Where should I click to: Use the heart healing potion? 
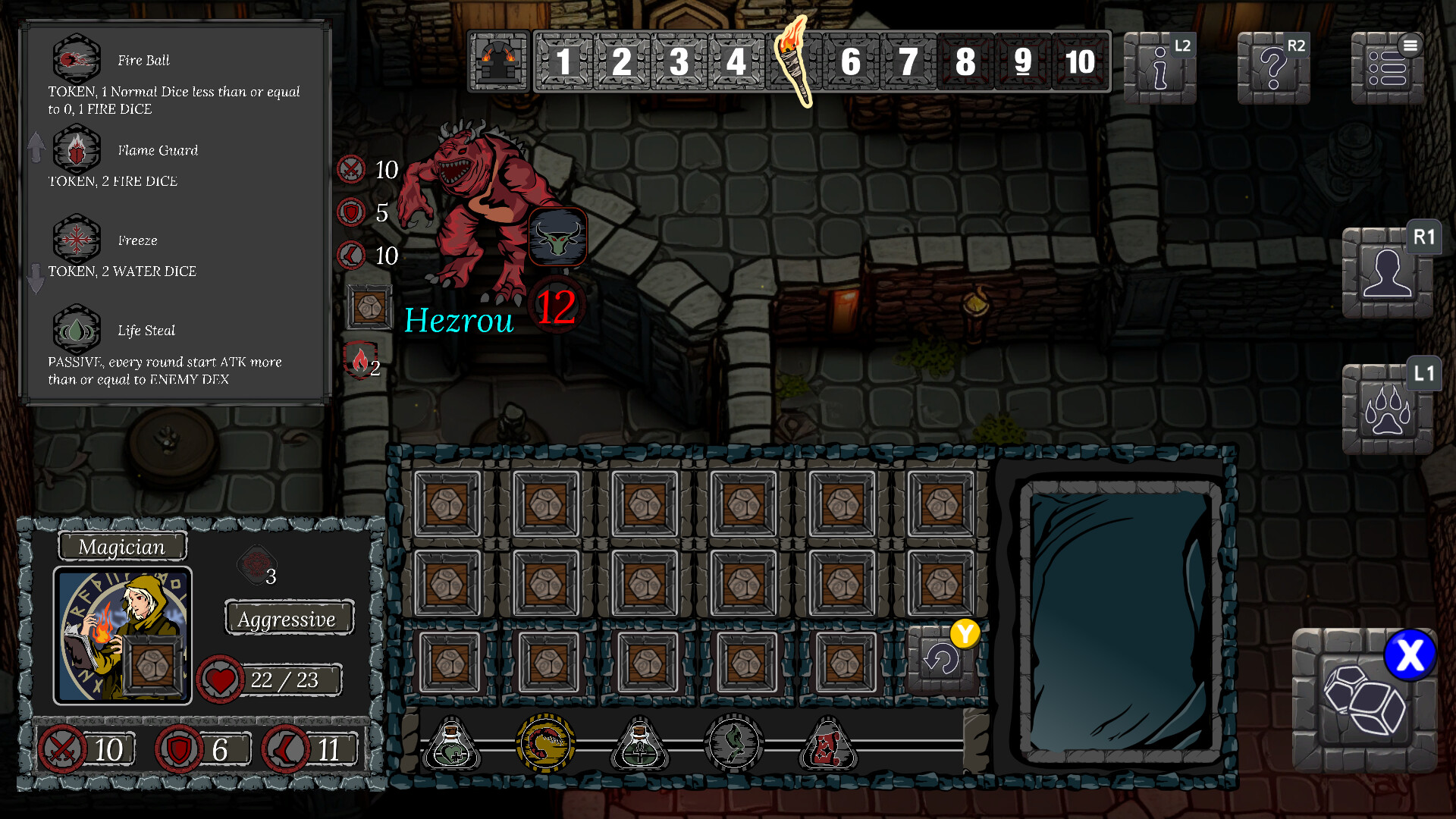click(451, 744)
